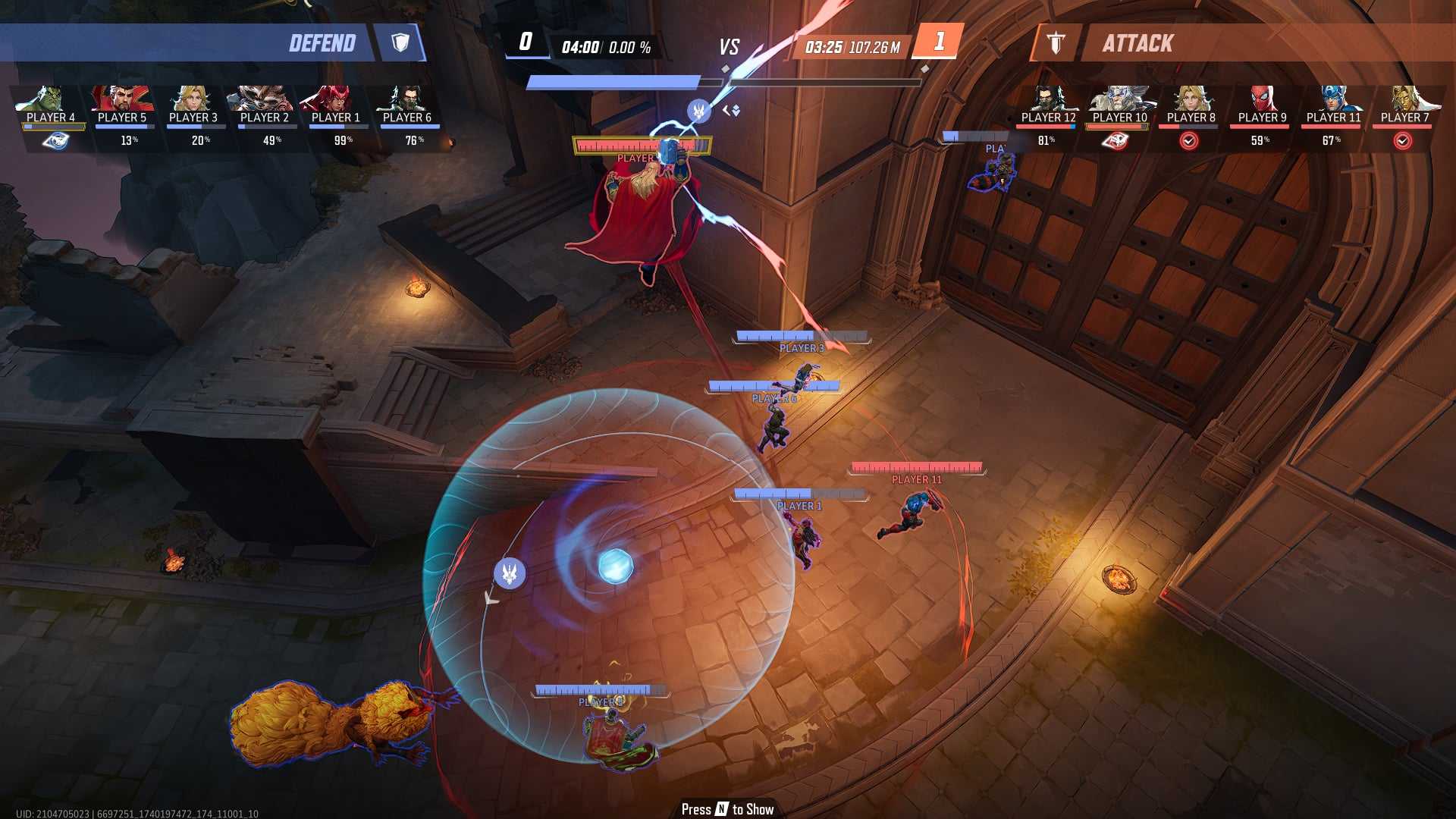
Task: Spectate Player 5 from the defend team
Action: (121, 99)
